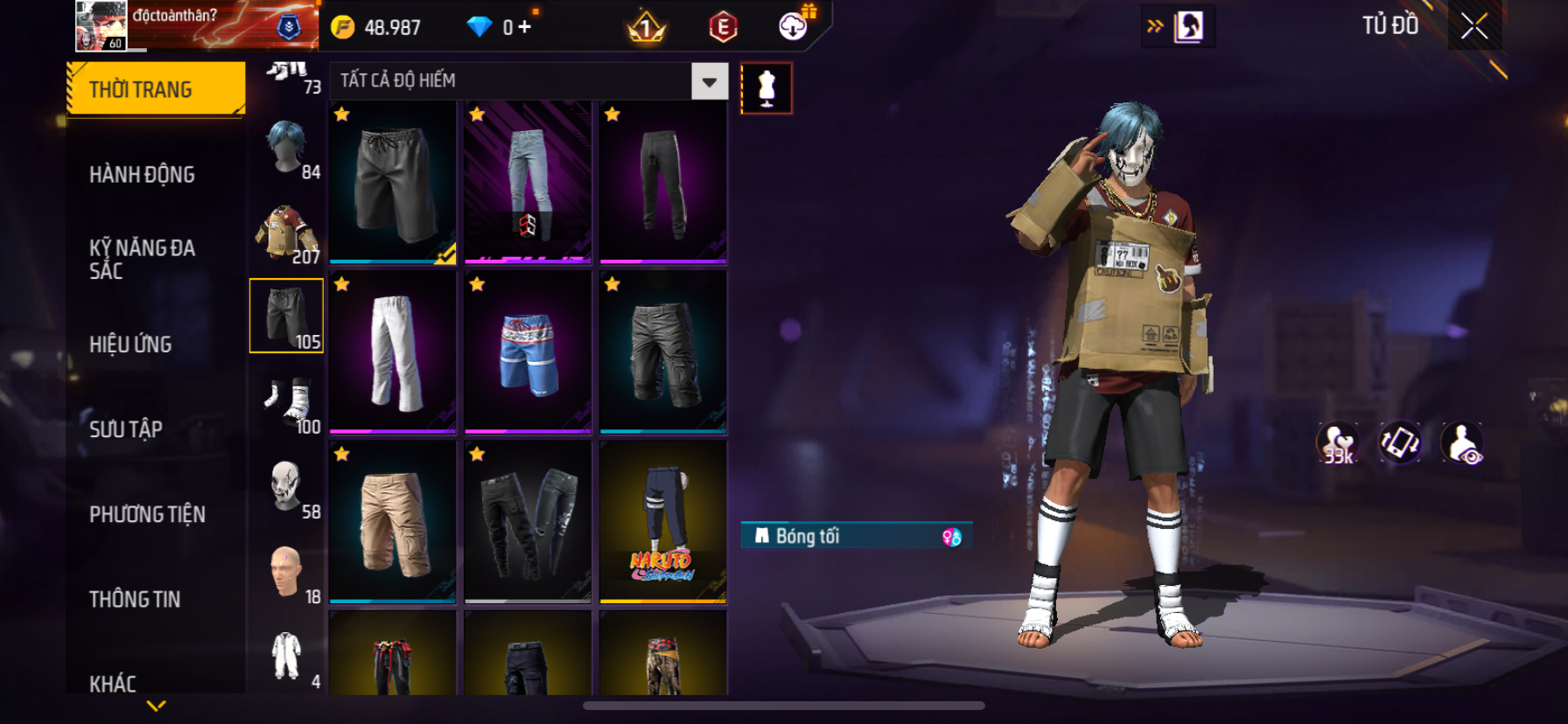The image size is (1568, 724).
Task: Open the mask category with 58 items
Action: (x=287, y=488)
